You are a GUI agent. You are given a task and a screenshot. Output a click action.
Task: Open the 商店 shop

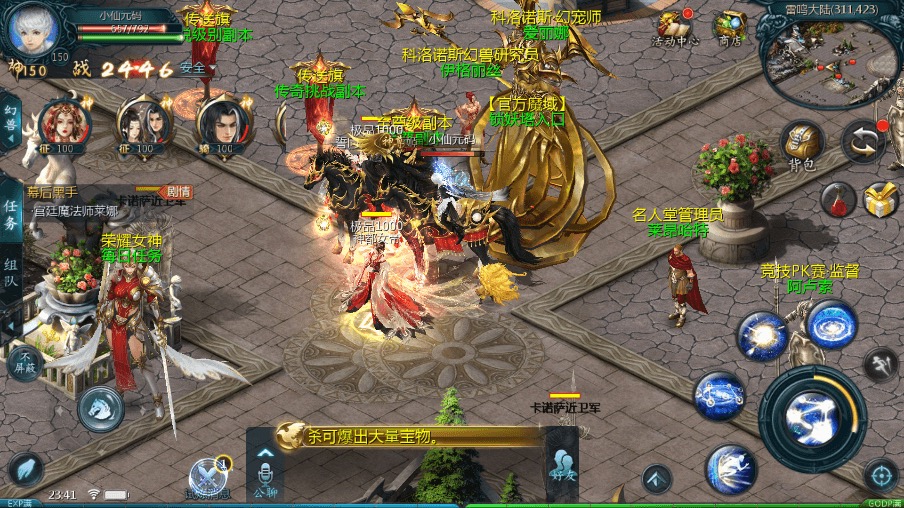coord(731,25)
